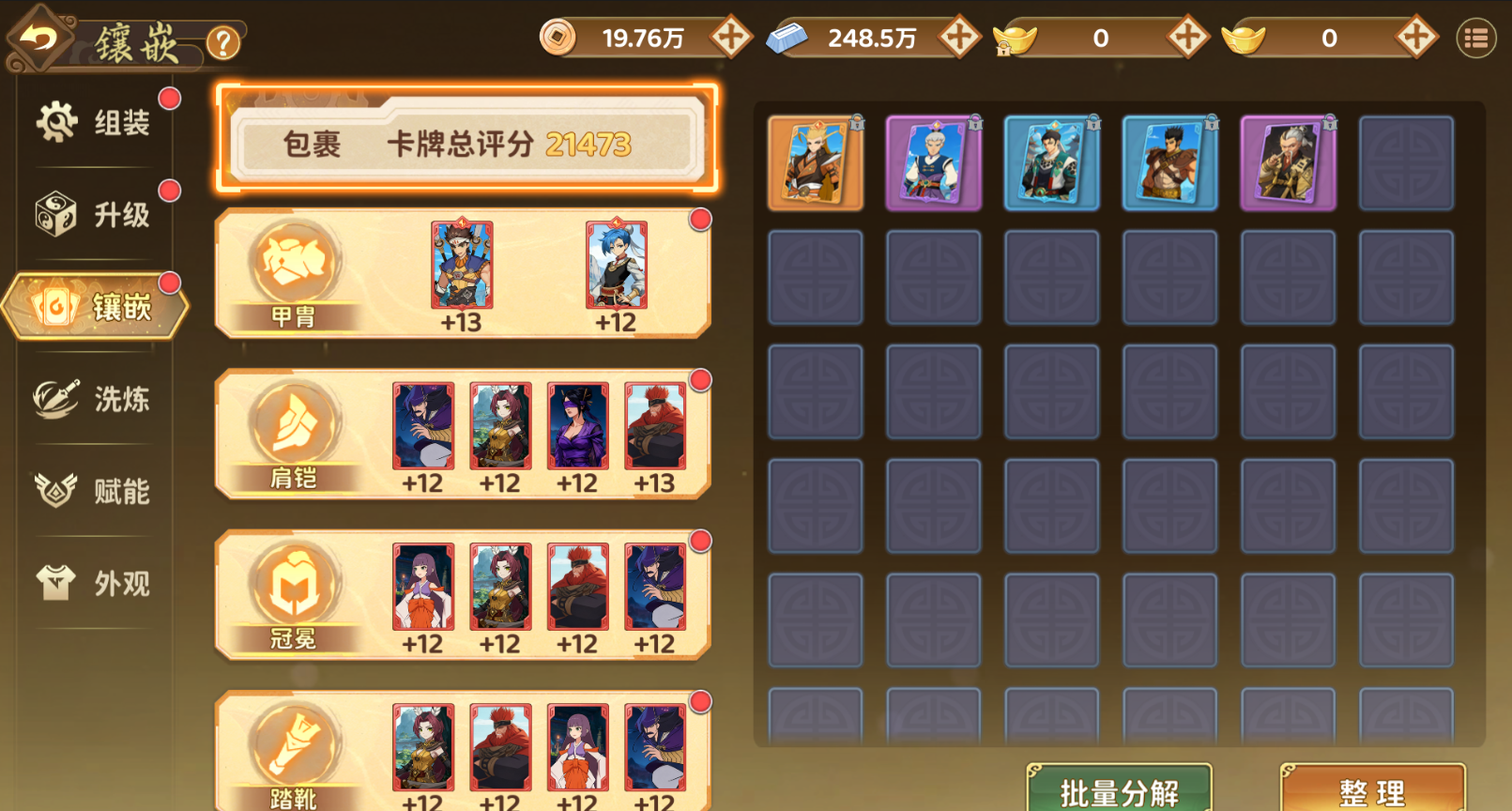The width and height of the screenshot is (1512, 811).
Task: Click the back arrow to exit 镶嵌
Action: 38,38
